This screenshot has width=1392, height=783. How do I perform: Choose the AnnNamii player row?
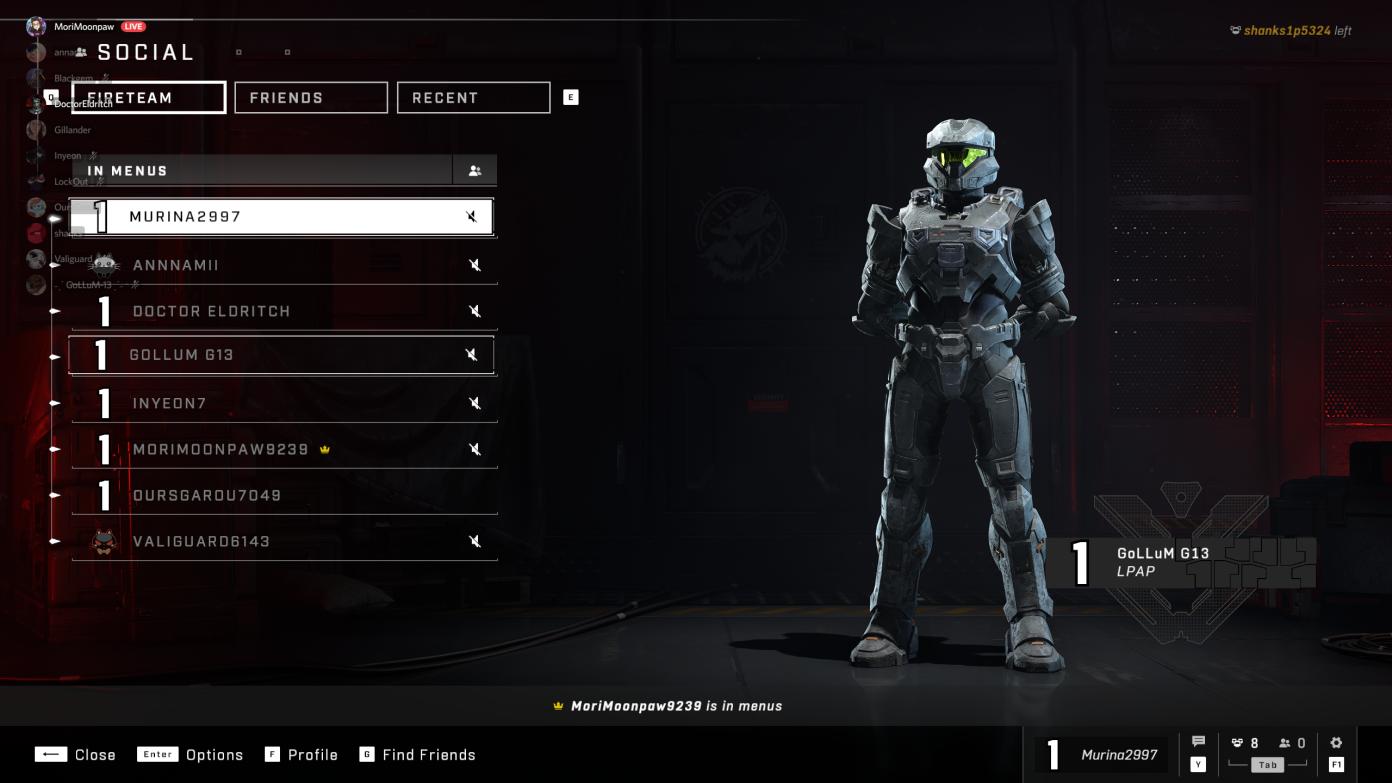coord(281,265)
